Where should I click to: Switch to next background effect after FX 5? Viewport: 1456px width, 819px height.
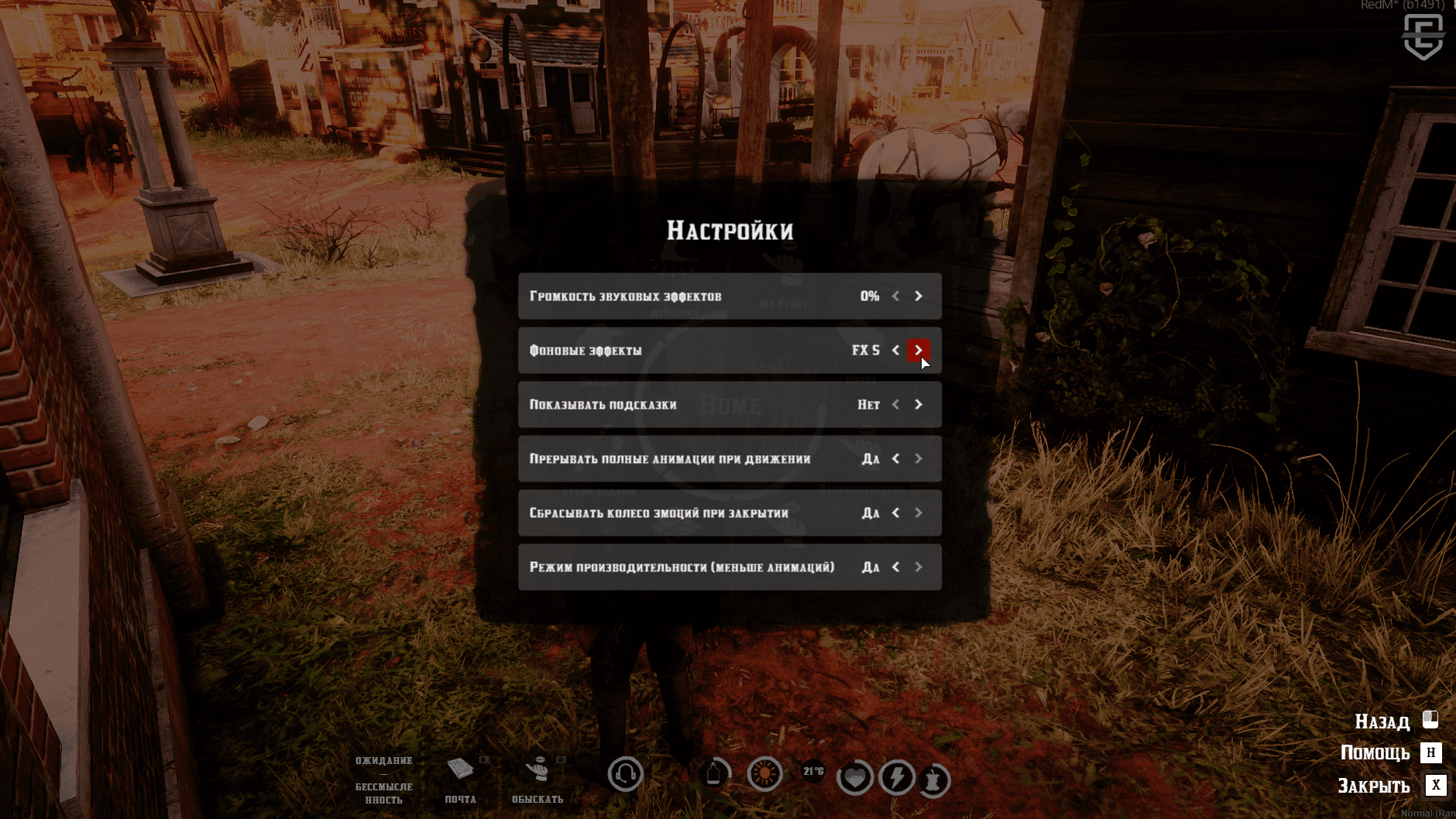coord(919,351)
